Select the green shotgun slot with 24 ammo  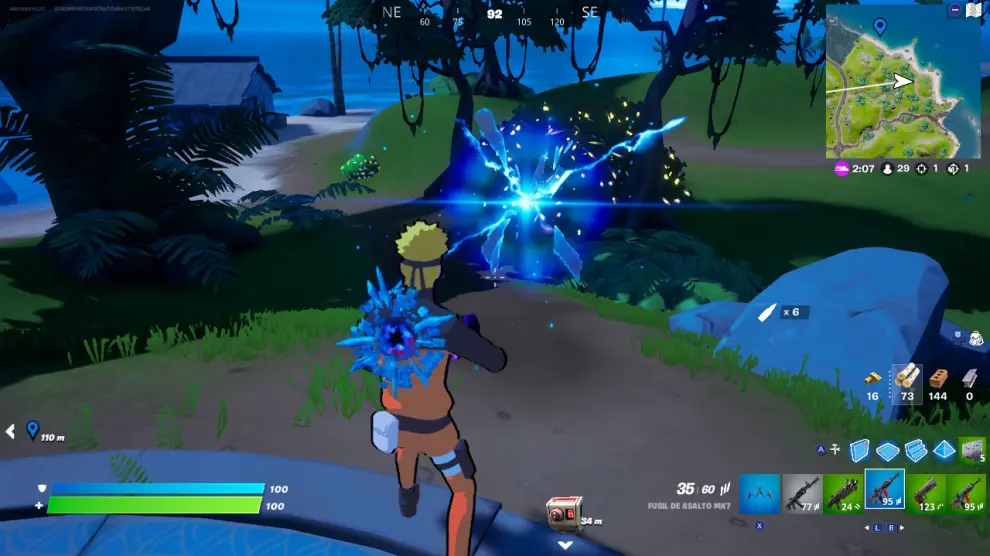click(x=843, y=491)
